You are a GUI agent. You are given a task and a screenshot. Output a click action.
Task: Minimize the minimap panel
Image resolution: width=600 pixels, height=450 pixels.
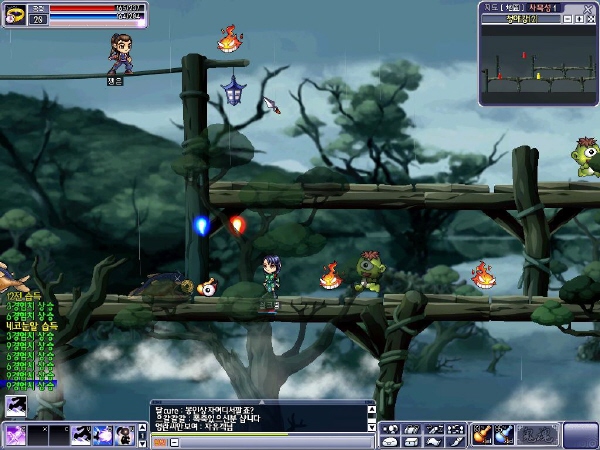coord(567,19)
